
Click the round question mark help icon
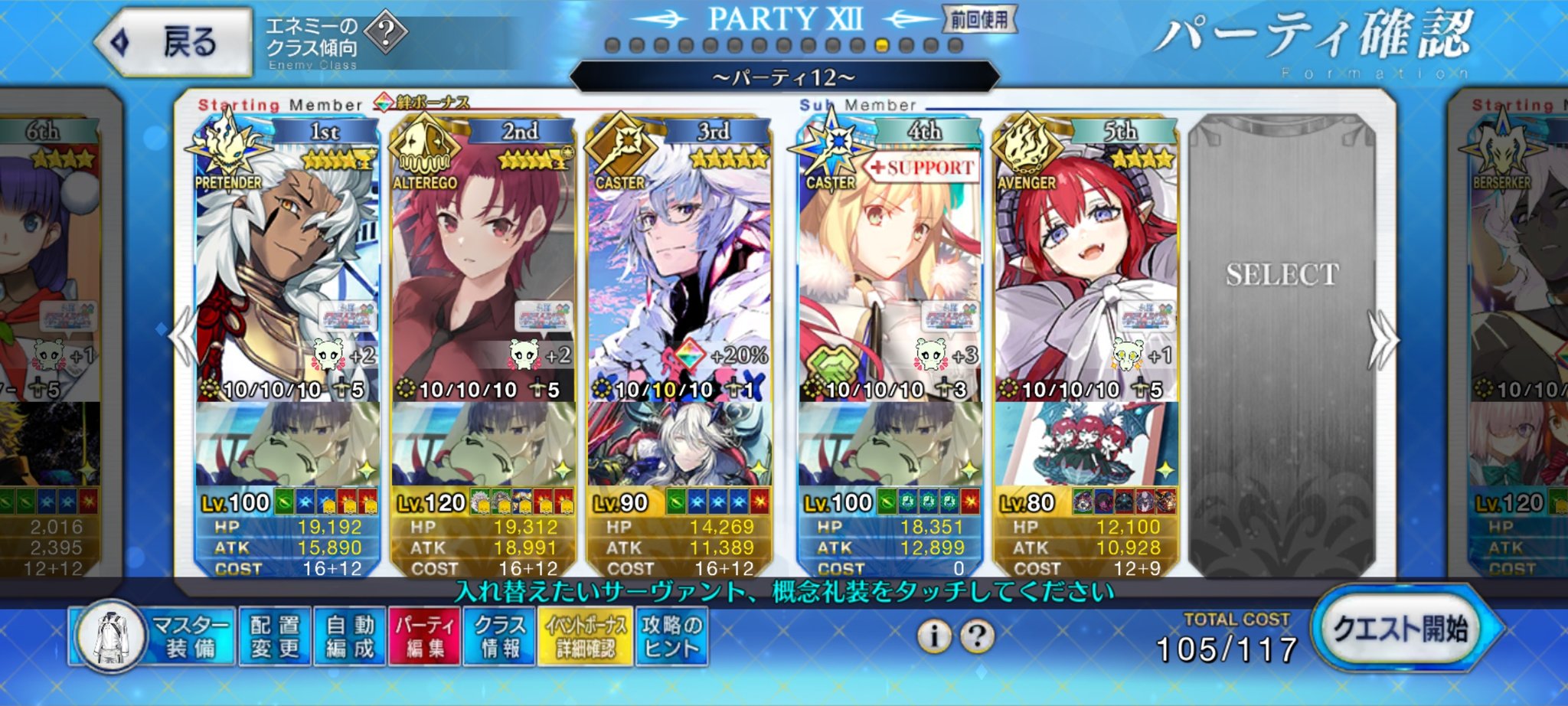[x=978, y=636]
